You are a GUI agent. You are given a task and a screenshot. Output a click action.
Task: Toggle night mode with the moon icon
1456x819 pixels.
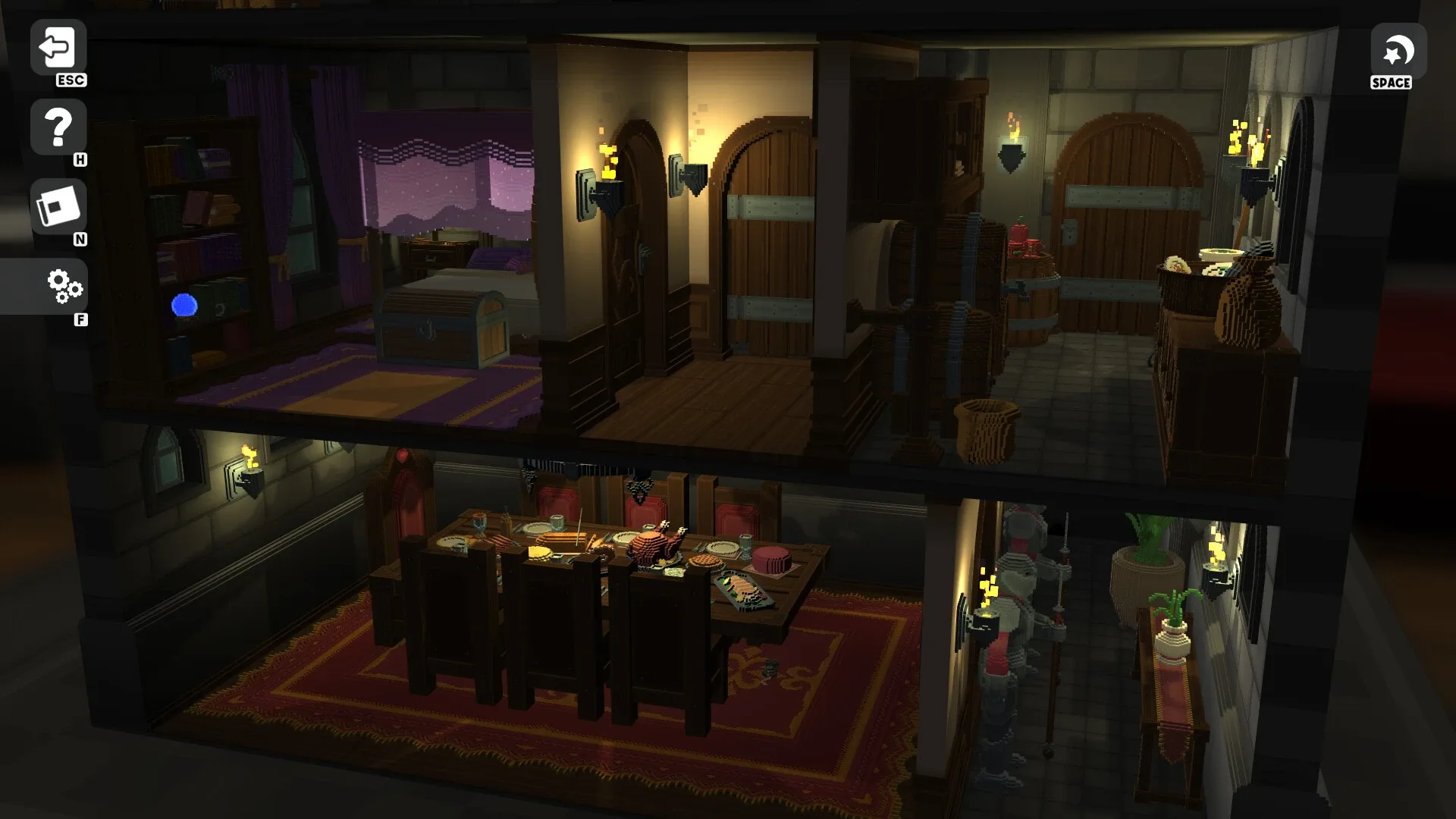click(x=1398, y=53)
